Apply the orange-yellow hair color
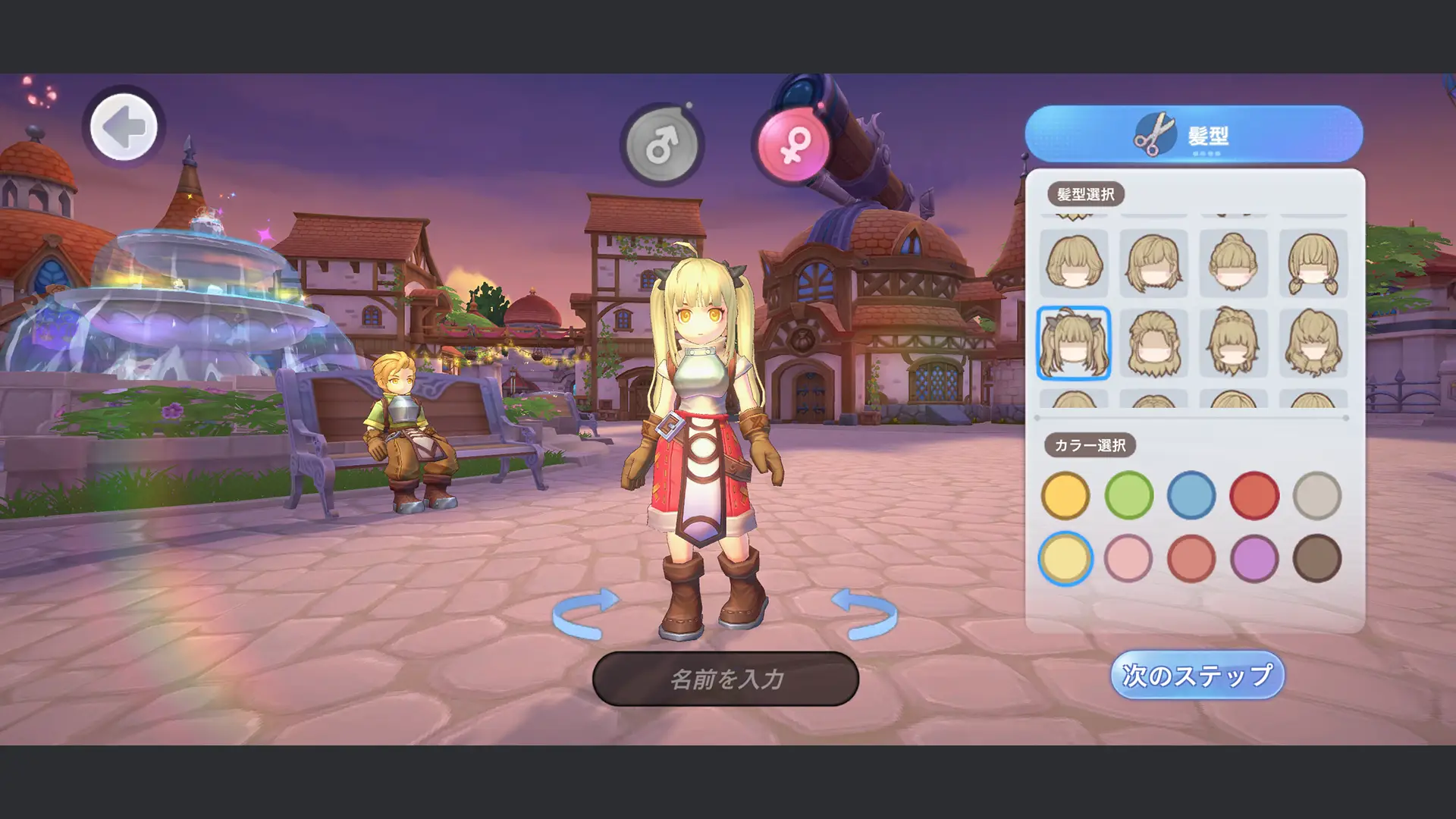This screenshot has height=819, width=1456. [x=1065, y=496]
